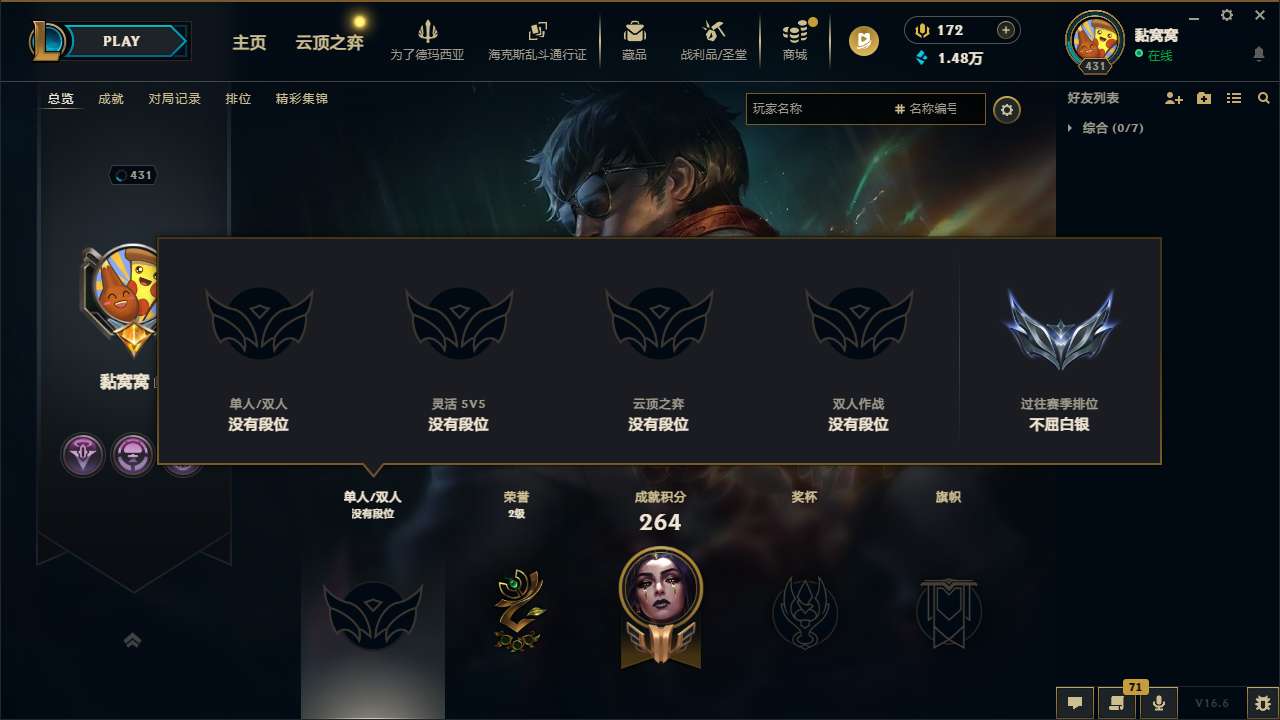Screen dimensions: 1280x720
Task: Click the add friend icon
Action: click(1173, 98)
